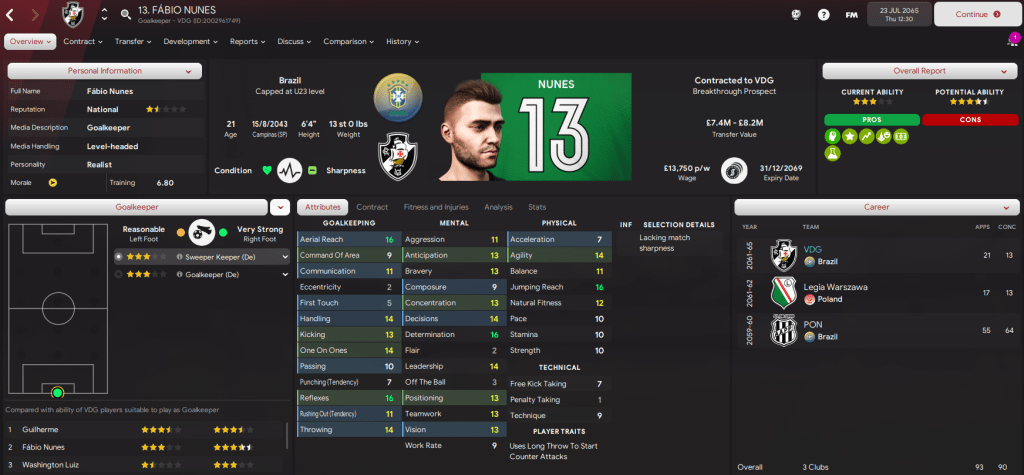Open the Reports menu
1024x475 pixels.
(247, 42)
